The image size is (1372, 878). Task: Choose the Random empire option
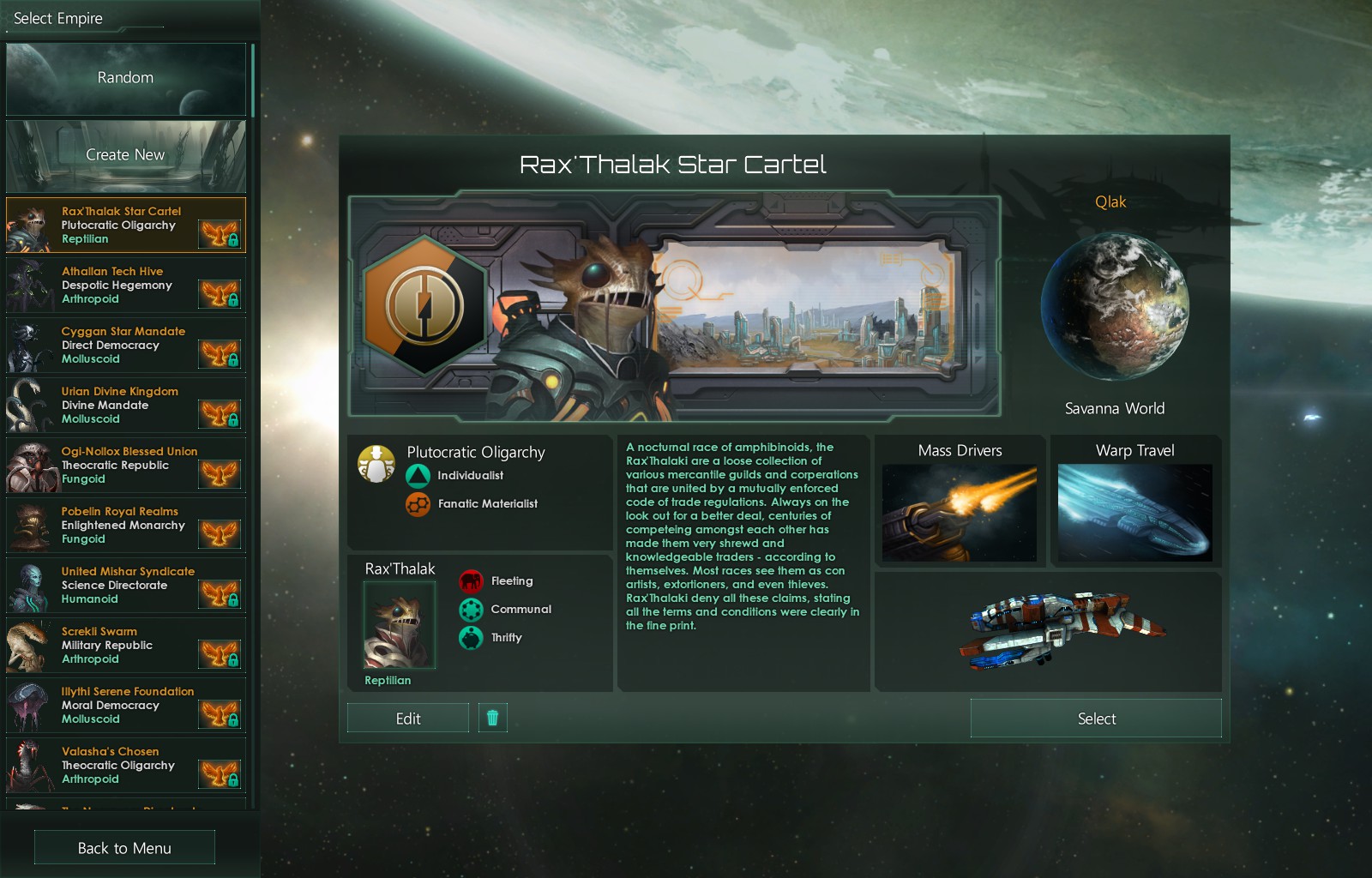point(125,79)
